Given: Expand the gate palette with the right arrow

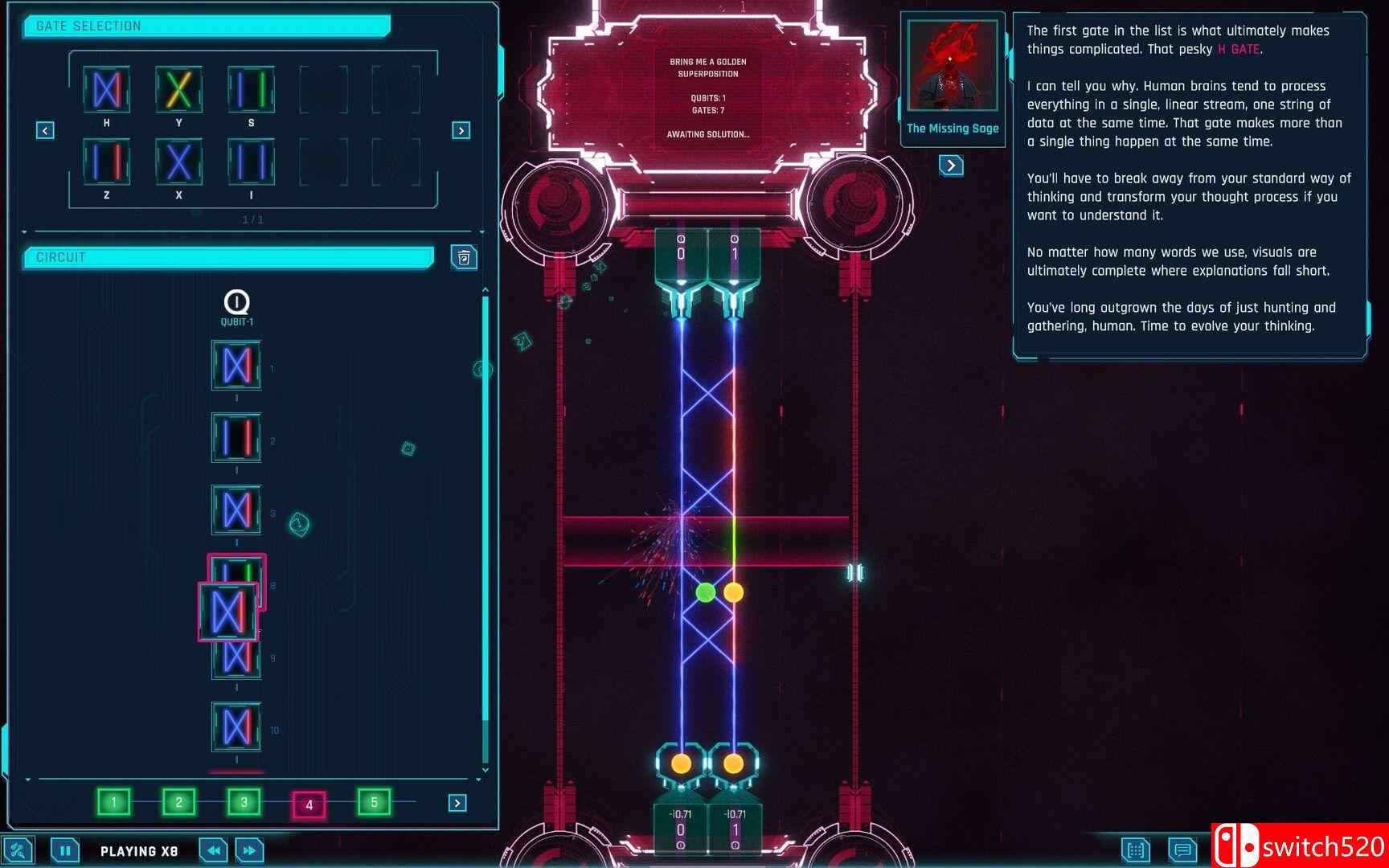Looking at the screenshot, I should coord(461,129).
